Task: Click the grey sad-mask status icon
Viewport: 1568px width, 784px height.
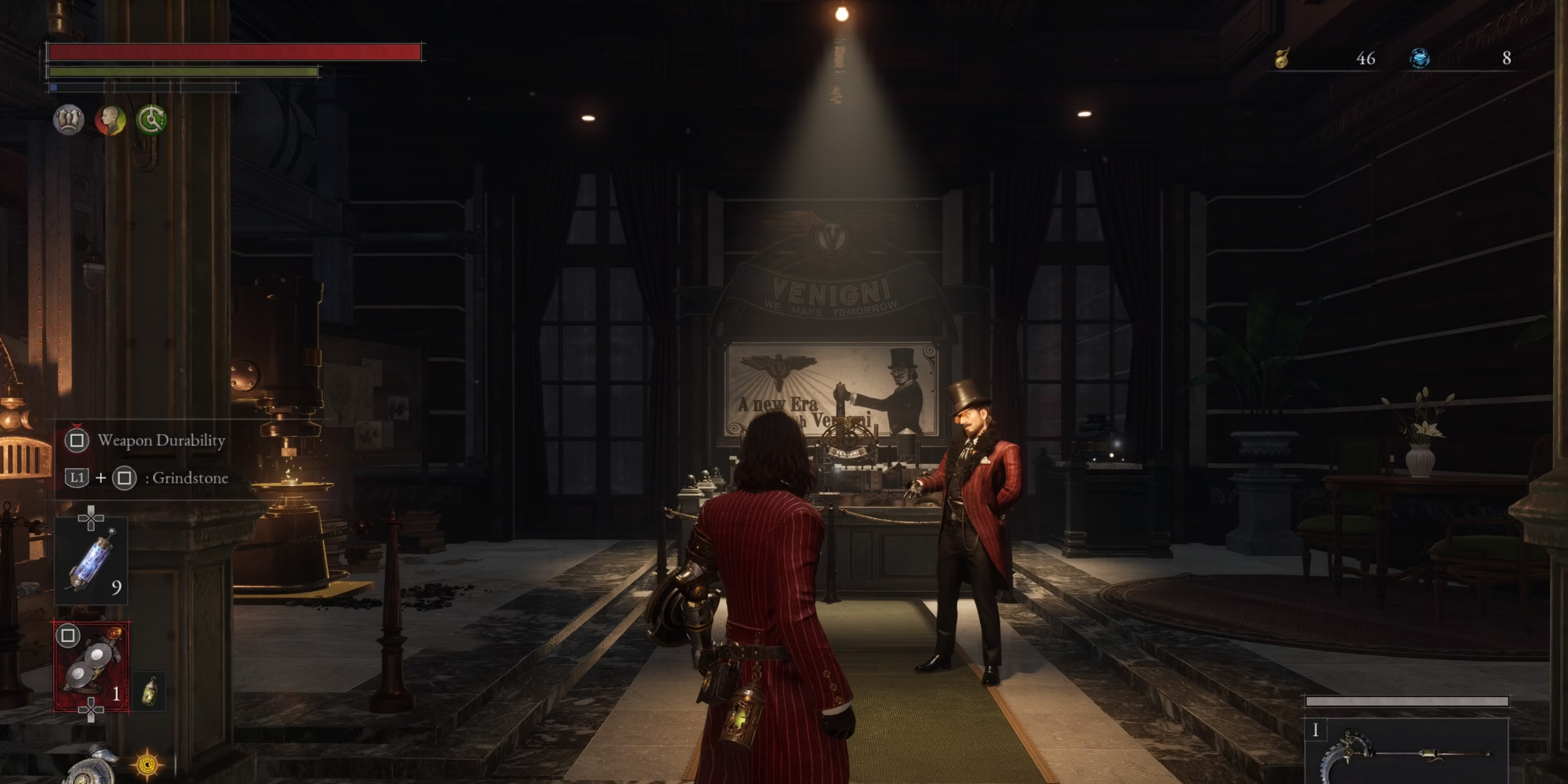Action: (x=68, y=120)
